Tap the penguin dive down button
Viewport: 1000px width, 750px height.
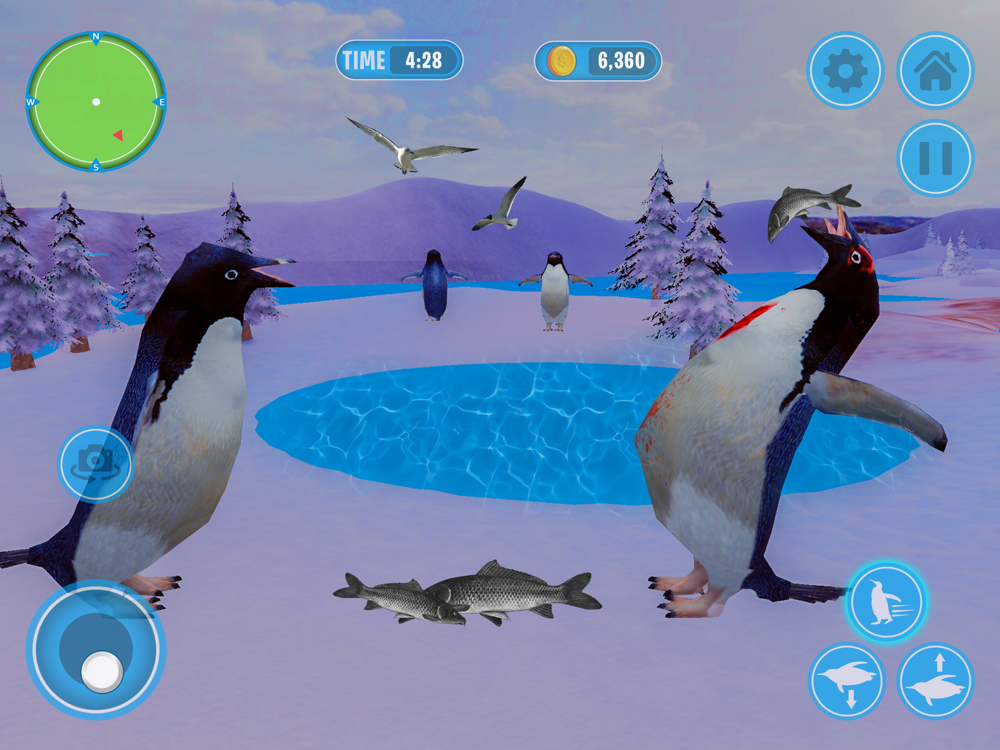tap(847, 681)
